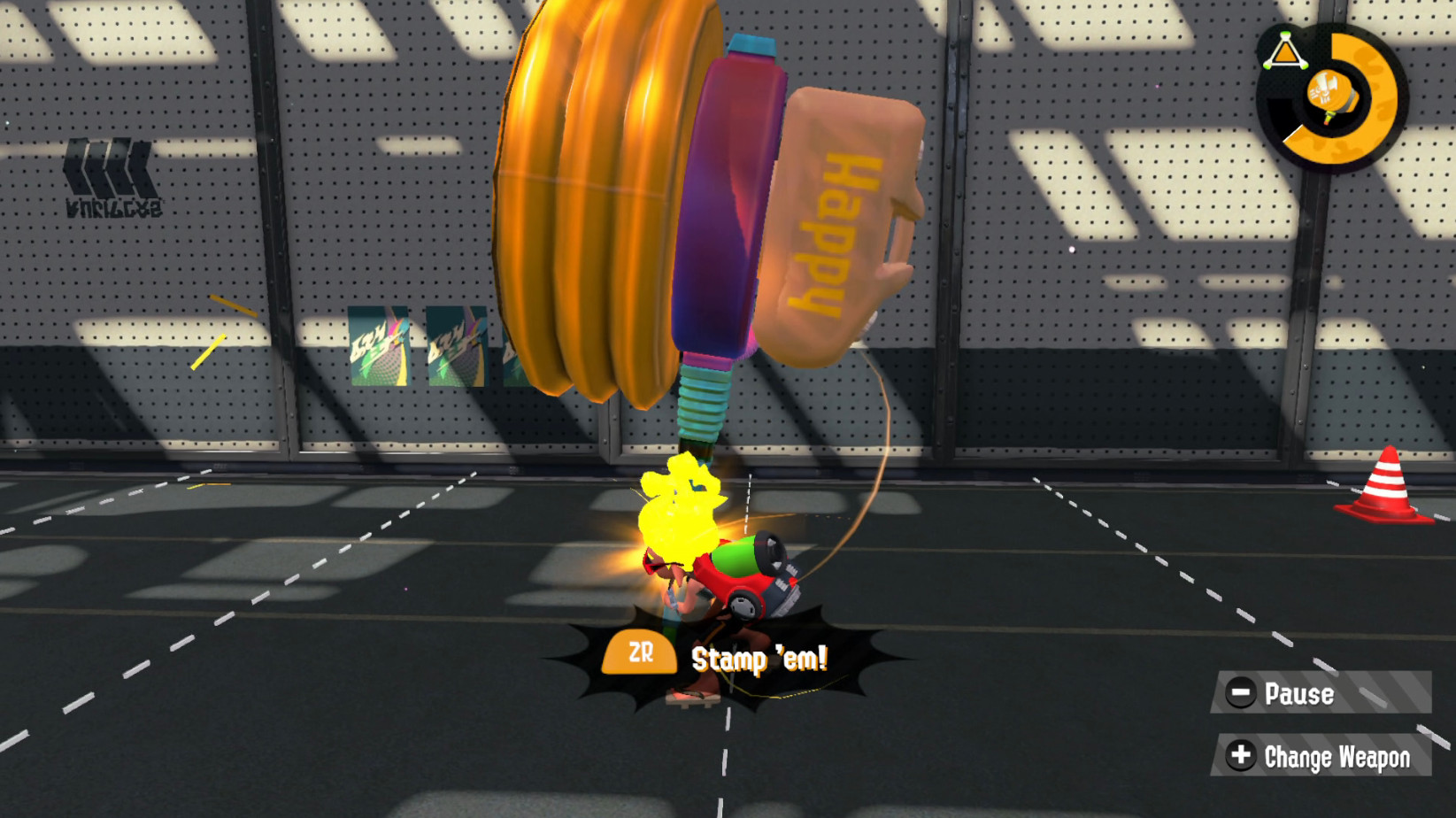This screenshot has width=1456, height=818.
Task: Open the leftmost wall poster
Action: click(379, 345)
